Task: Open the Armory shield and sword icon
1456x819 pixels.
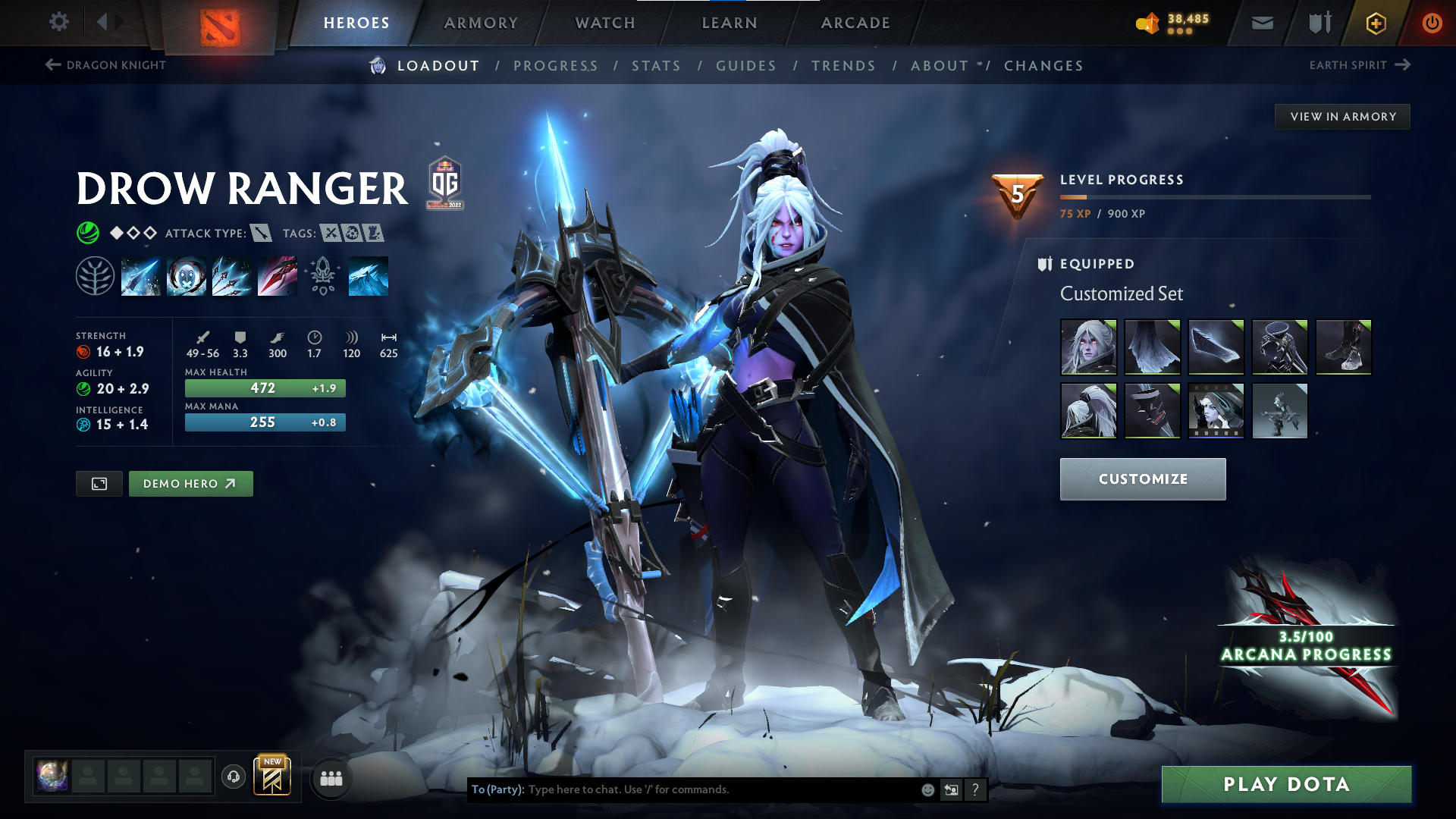Action: (1318, 23)
